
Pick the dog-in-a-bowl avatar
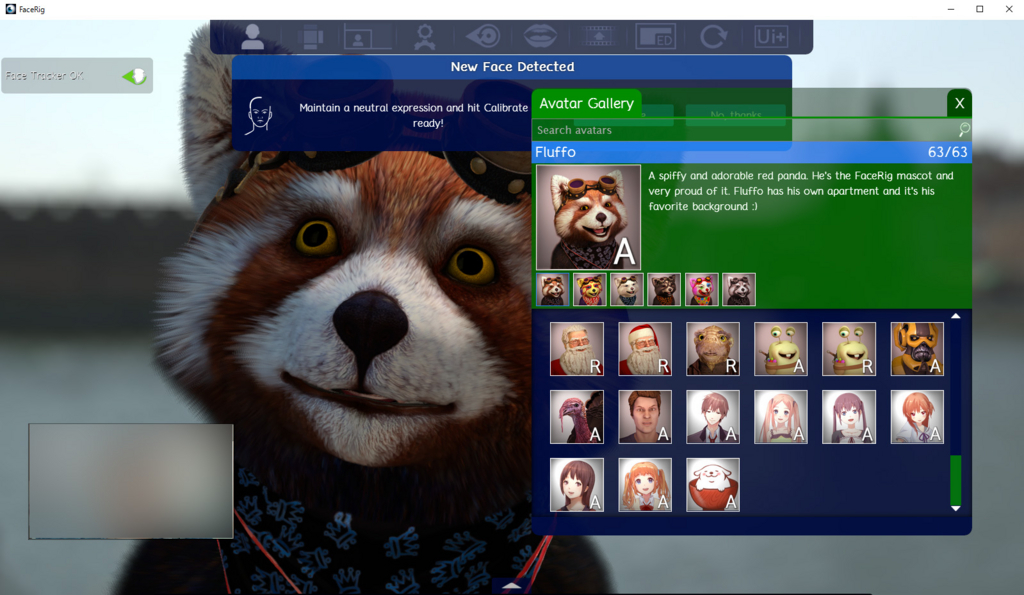[713, 485]
